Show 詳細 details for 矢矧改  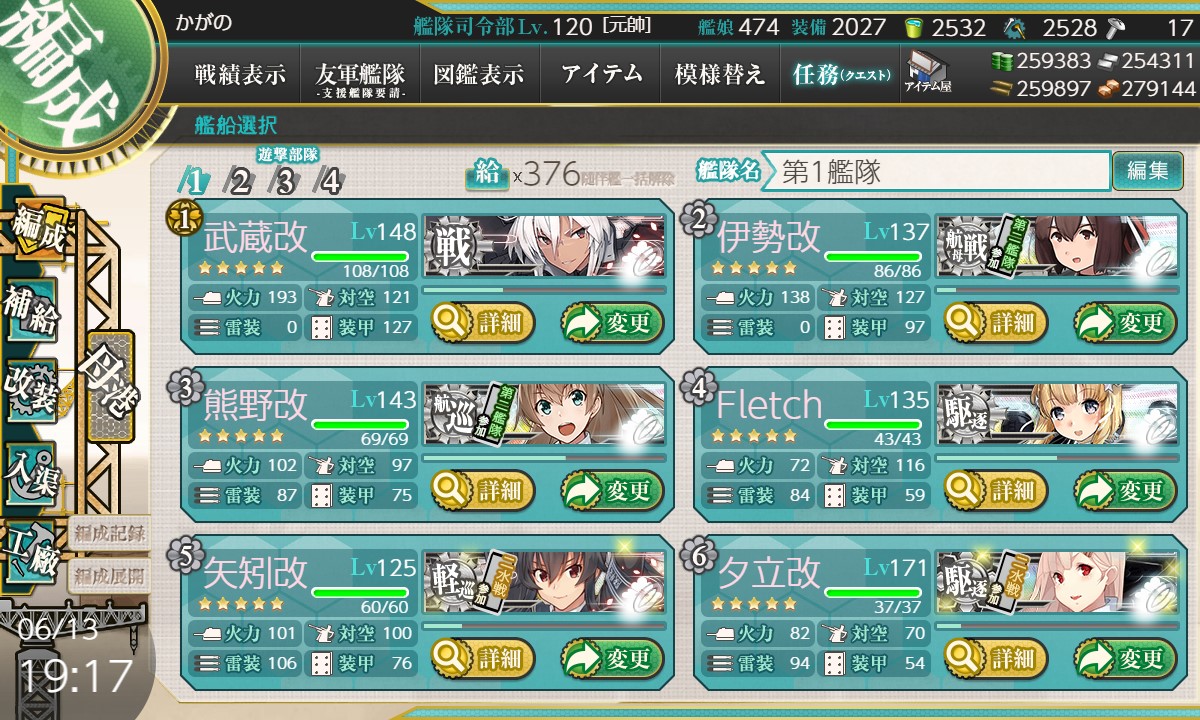coord(484,659)
